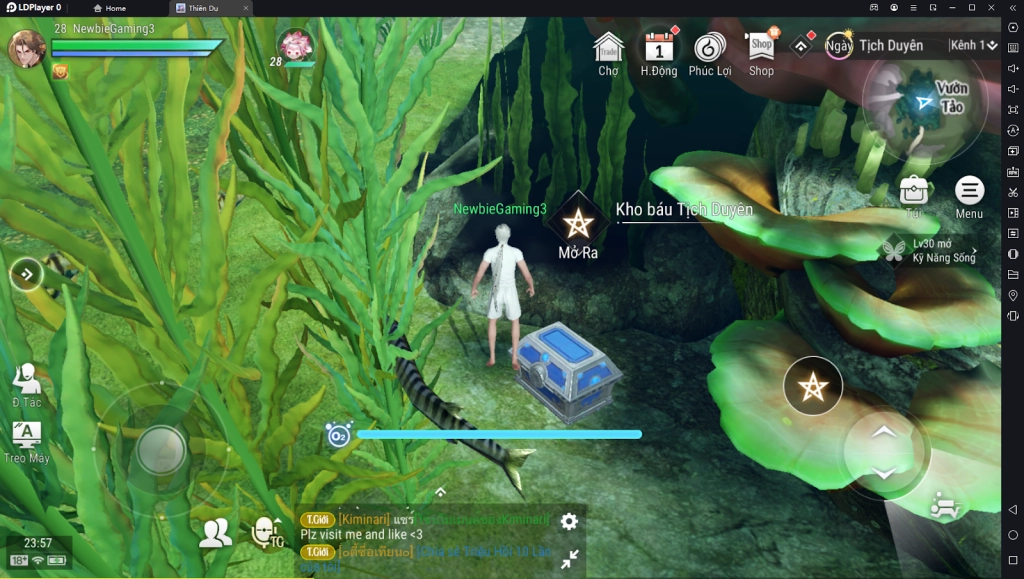This screenshot has height=579, width=1024.
Task: Collapse the top icon row with the diamond arrow
Action: tap(802, 46)
